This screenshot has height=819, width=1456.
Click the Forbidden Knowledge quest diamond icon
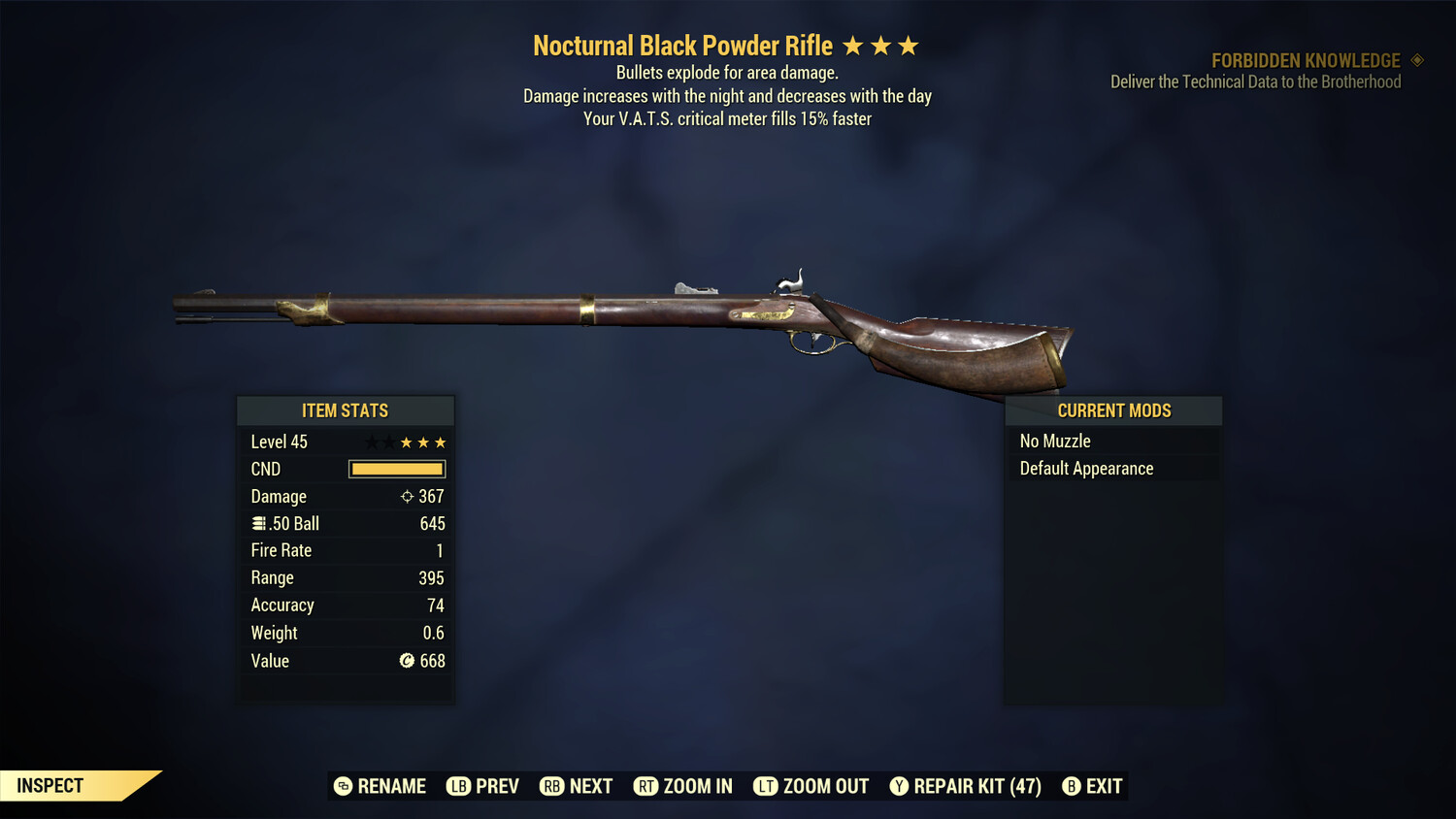1415,60
